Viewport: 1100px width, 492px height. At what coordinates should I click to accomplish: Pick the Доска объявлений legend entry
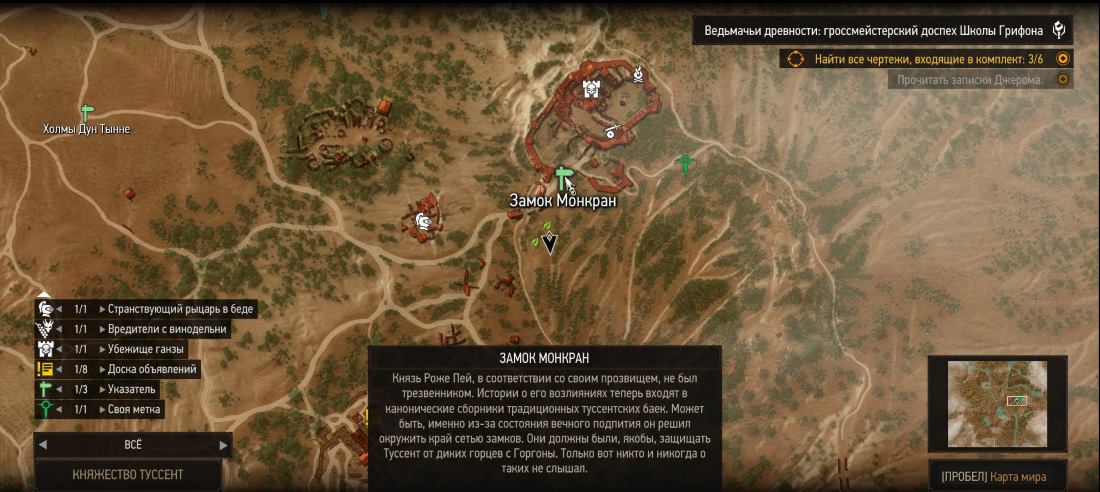pos(152,369)
